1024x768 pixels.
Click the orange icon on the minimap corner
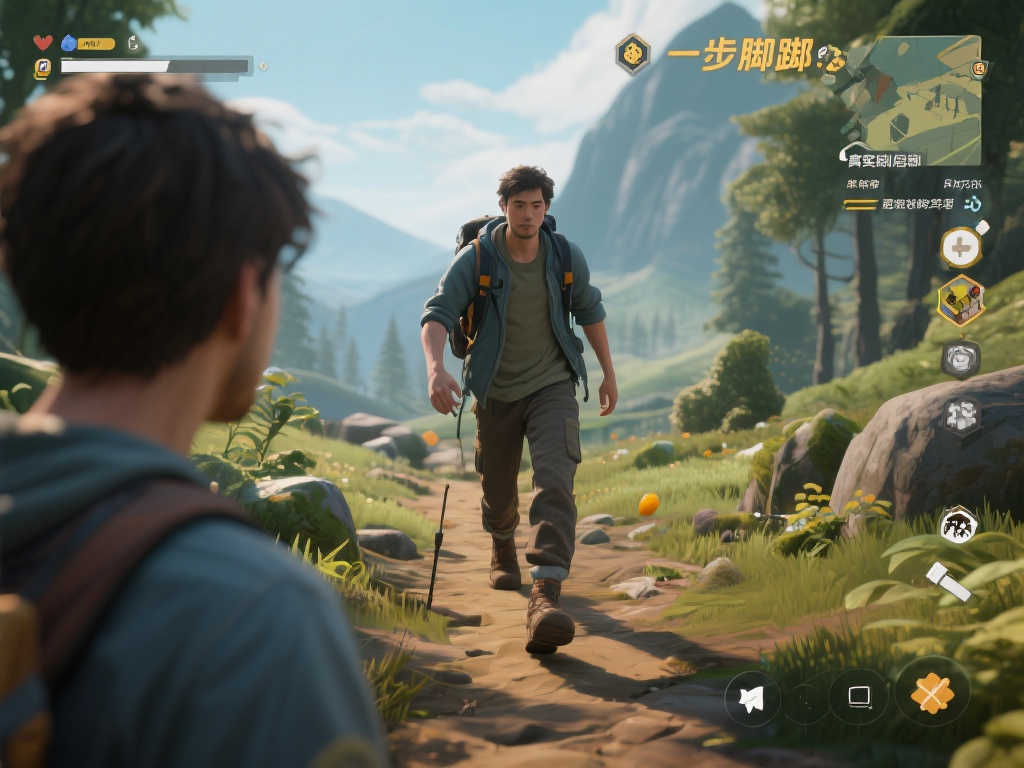(x=979, y=69)
